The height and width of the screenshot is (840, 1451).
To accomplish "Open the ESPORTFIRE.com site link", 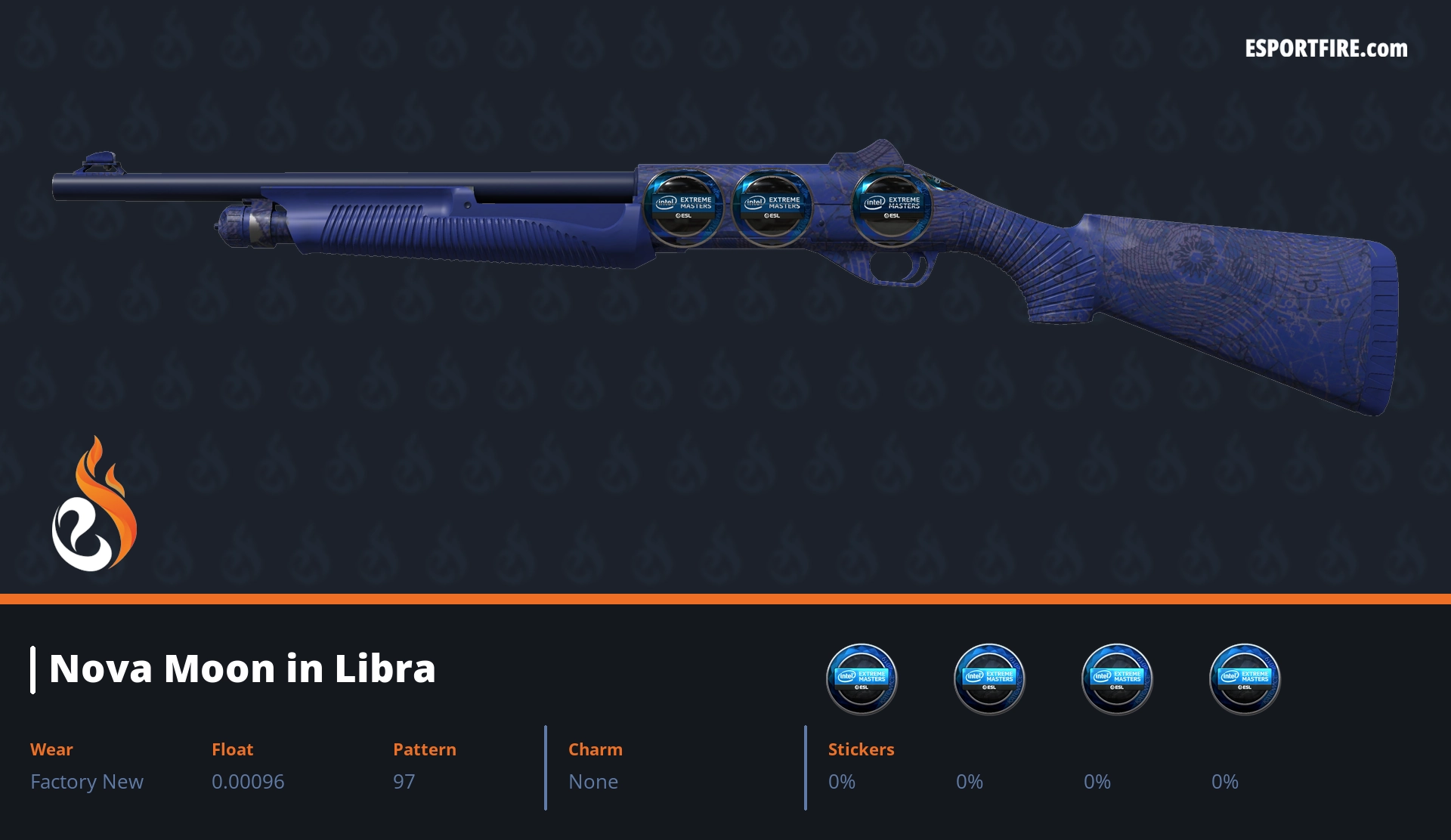I will point(1326,49).
